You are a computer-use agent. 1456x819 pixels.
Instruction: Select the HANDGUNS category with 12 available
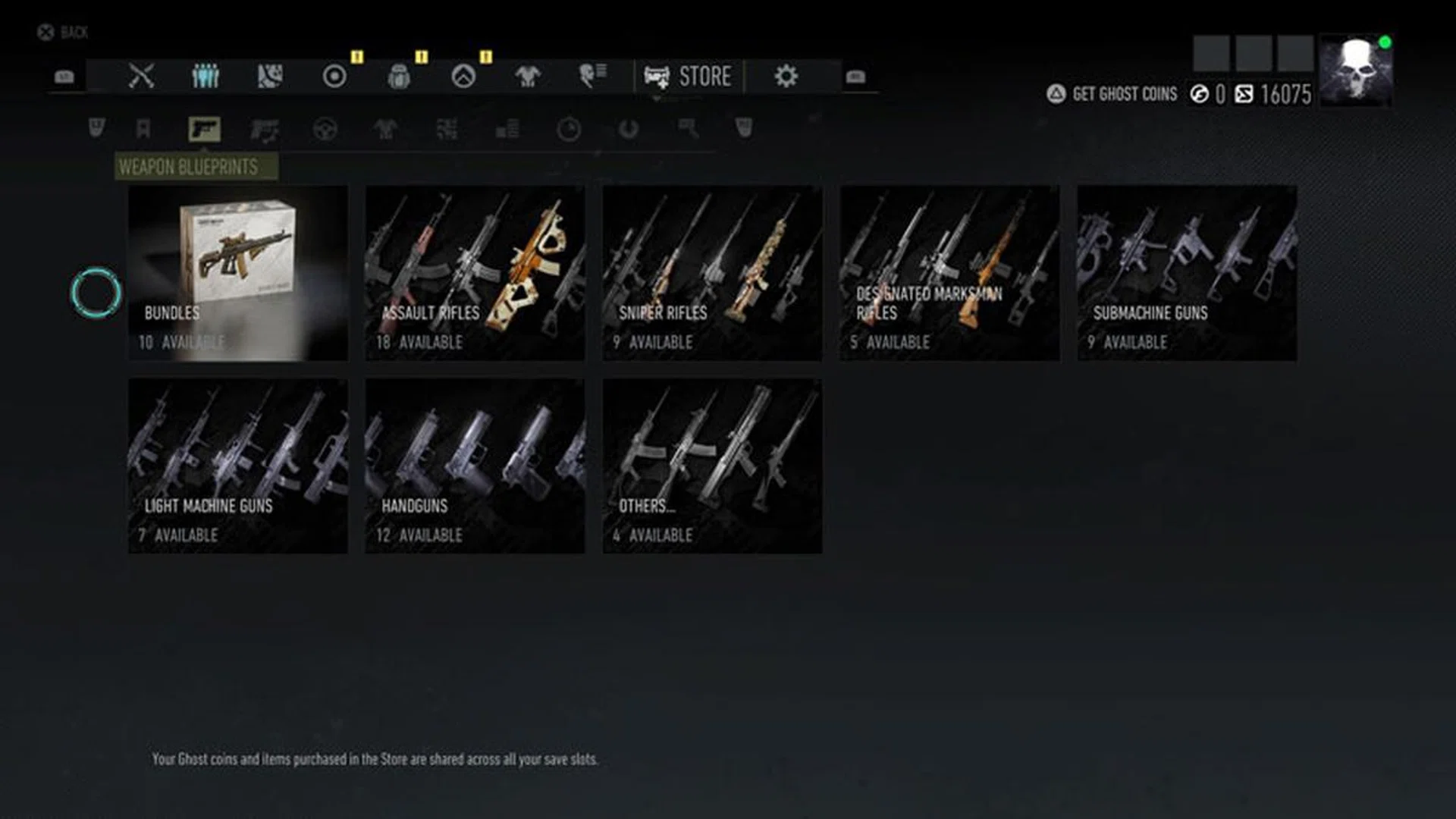point(474,468)
